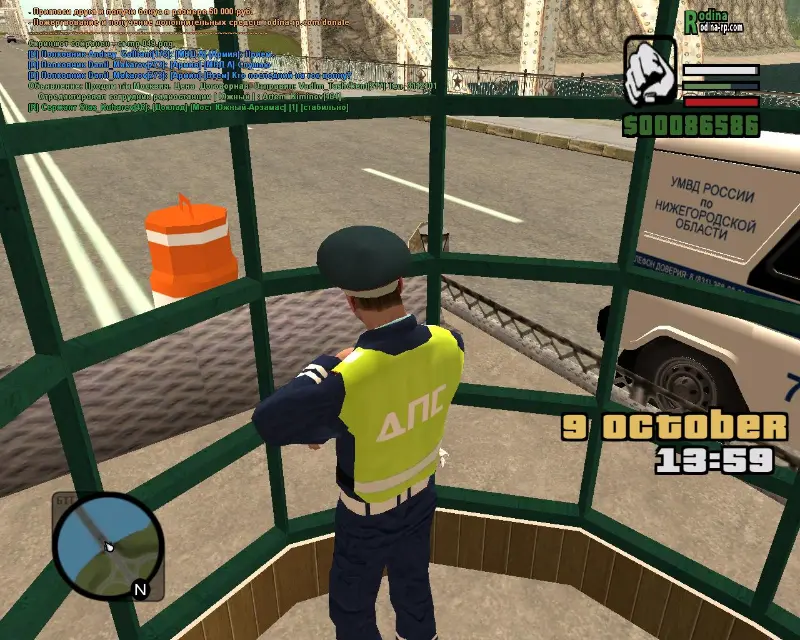
Task: Select the north N marker on minimap
Action: point(140,590)
